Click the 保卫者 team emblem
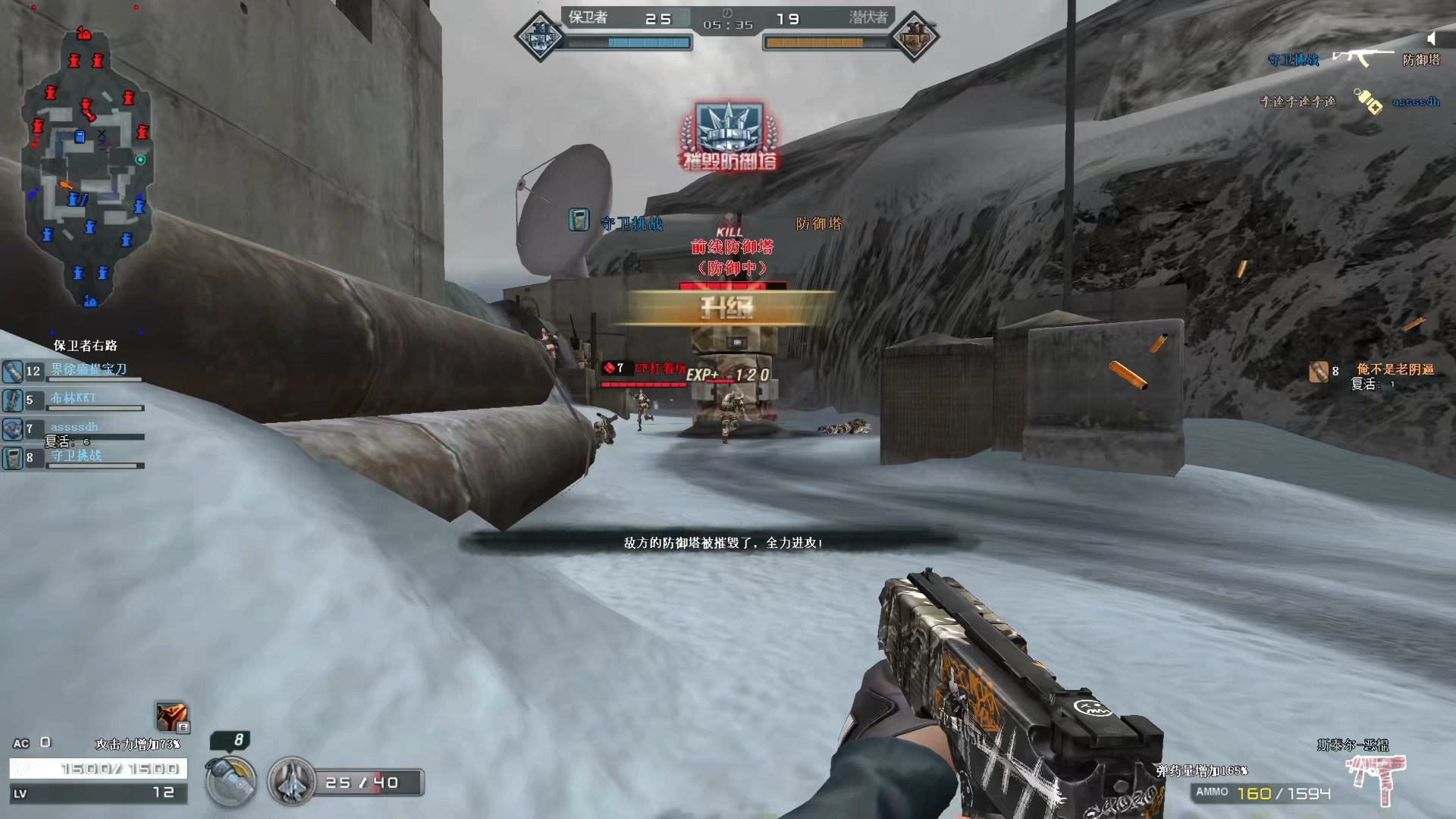 (540, 36)
